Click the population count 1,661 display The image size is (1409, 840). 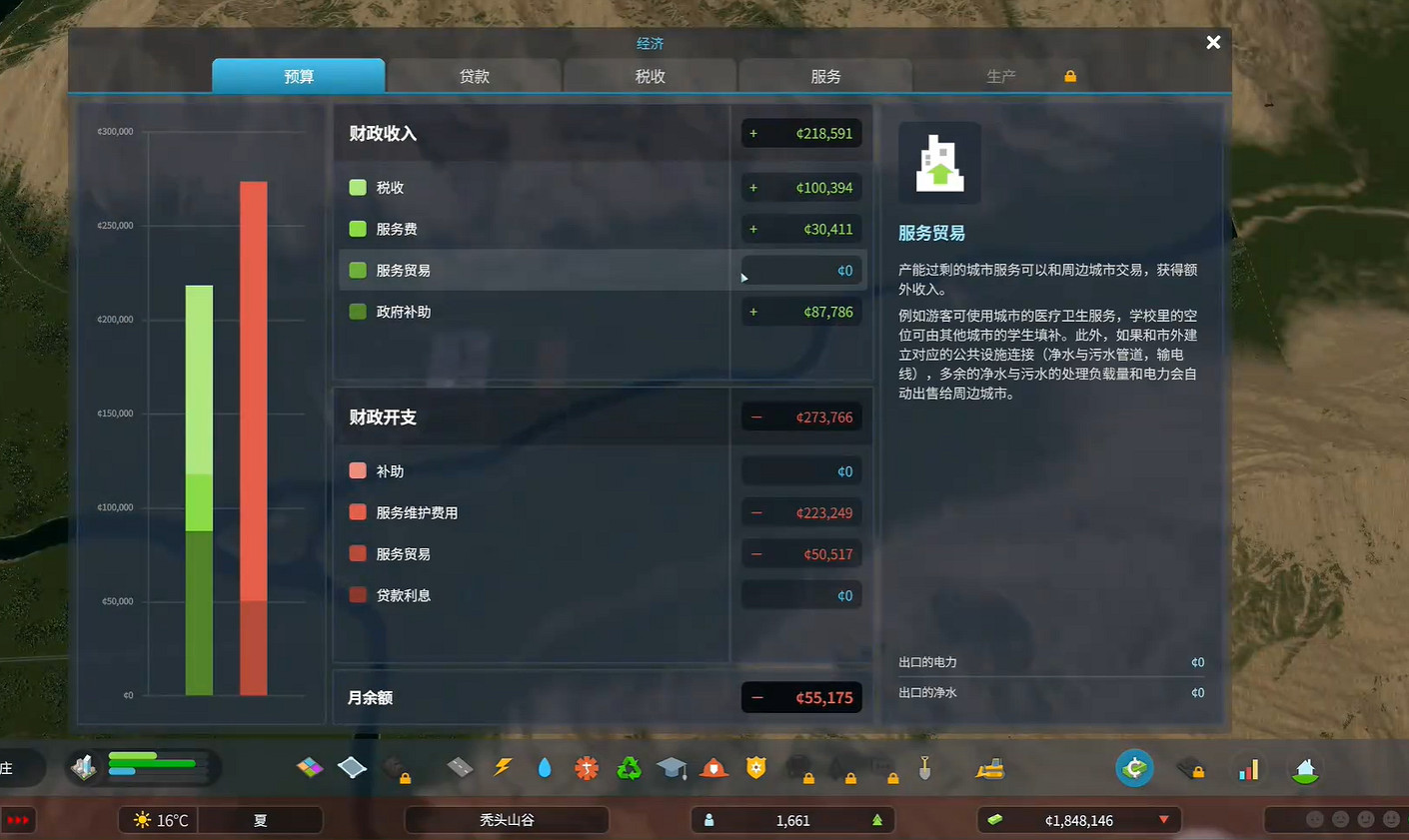tap(792, 820)
